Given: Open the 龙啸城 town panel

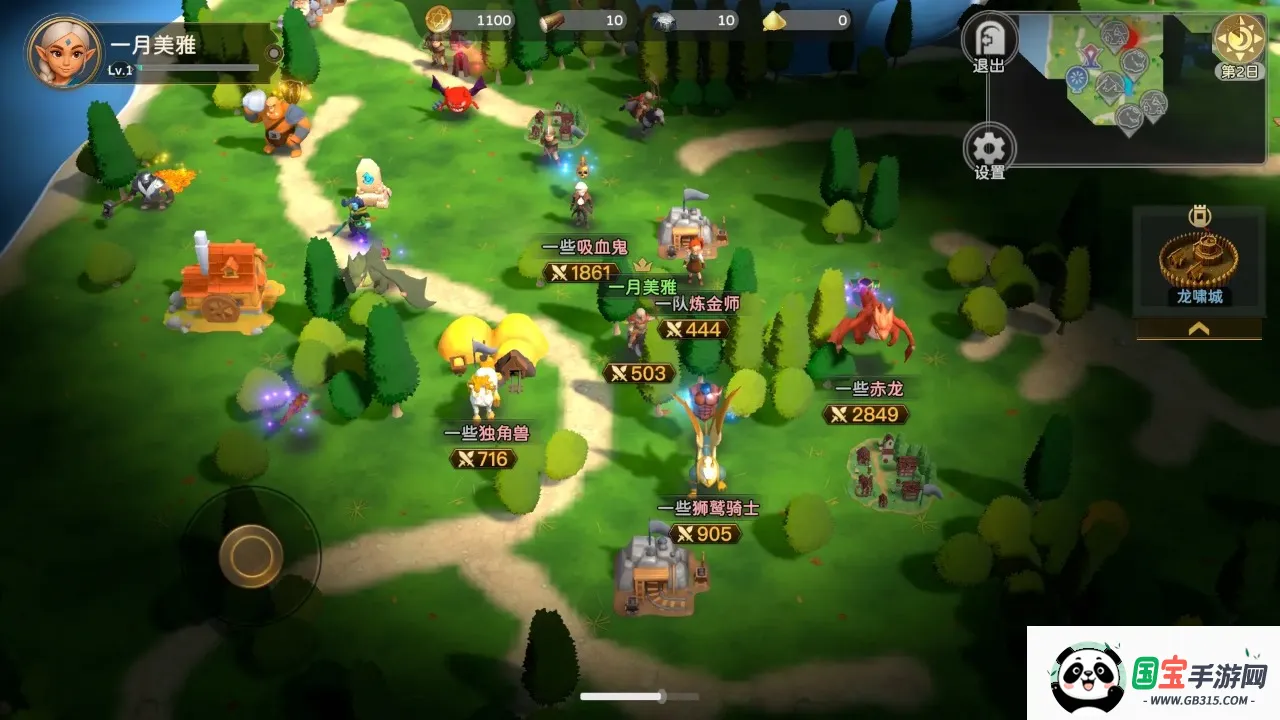Looking at the screenshot, I should click(1199, 257).
